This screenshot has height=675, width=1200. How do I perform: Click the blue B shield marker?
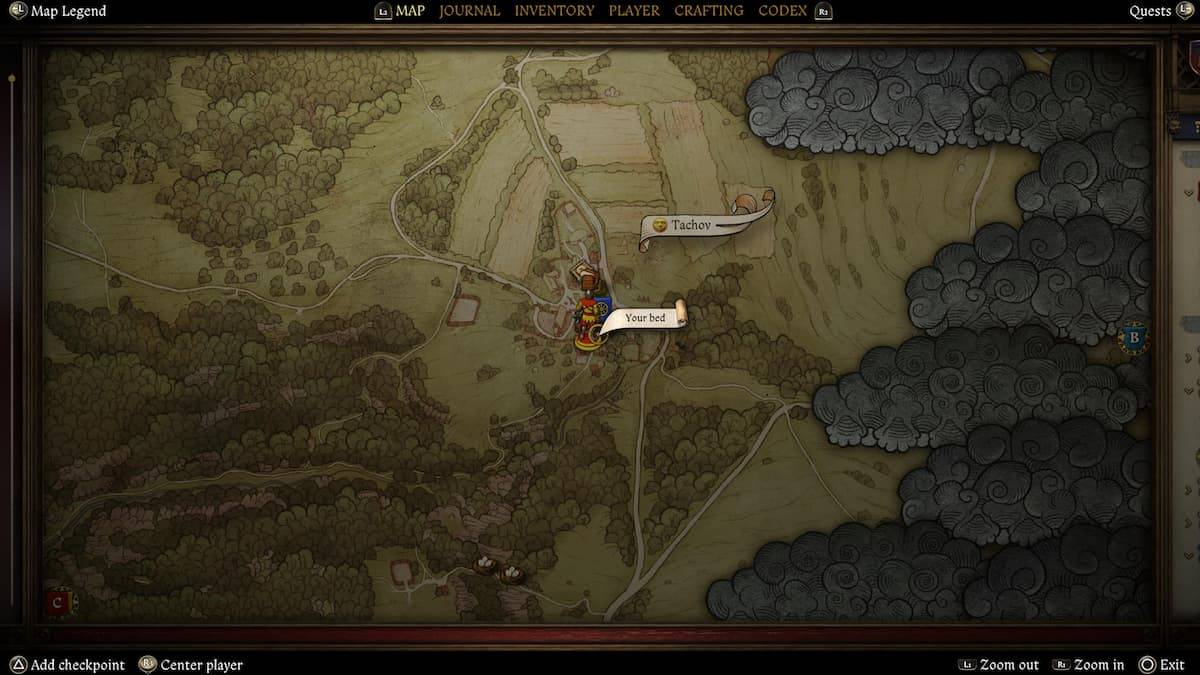click(x=1134, y=338)
